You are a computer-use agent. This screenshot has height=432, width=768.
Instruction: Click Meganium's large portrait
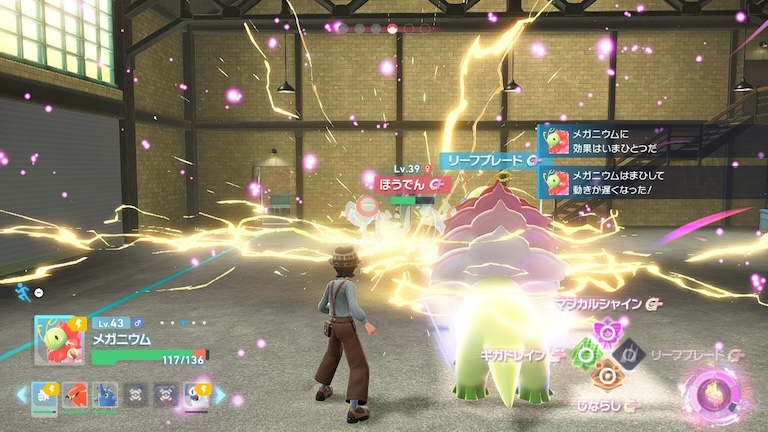point(59,341)
